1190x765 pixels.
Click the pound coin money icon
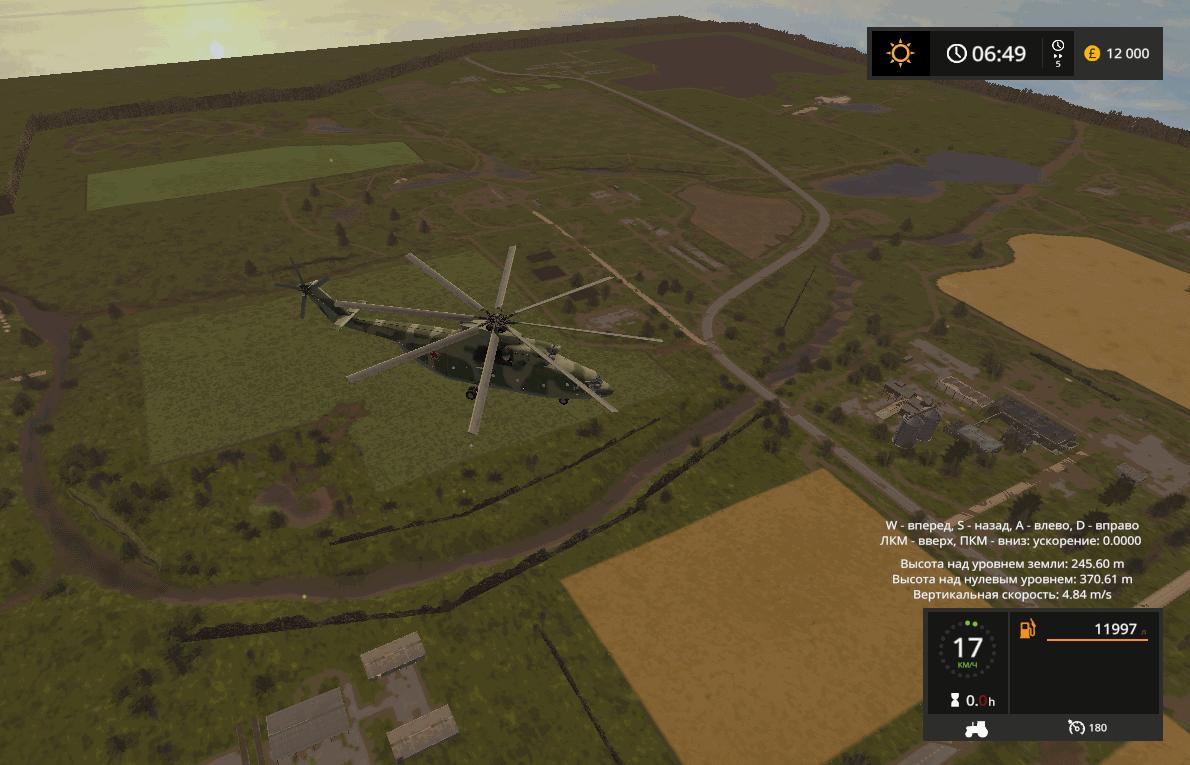pyautogui.click(x=1092, y=53)
